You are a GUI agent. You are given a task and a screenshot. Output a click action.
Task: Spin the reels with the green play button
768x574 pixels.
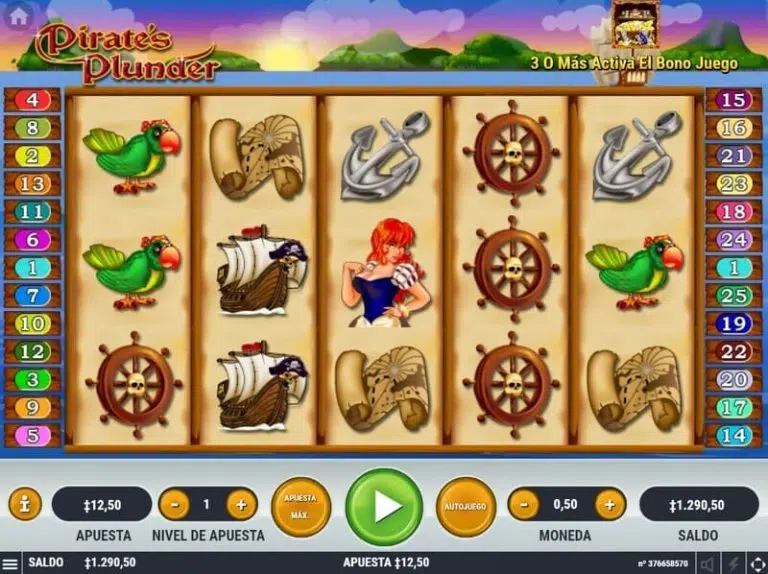384,506
